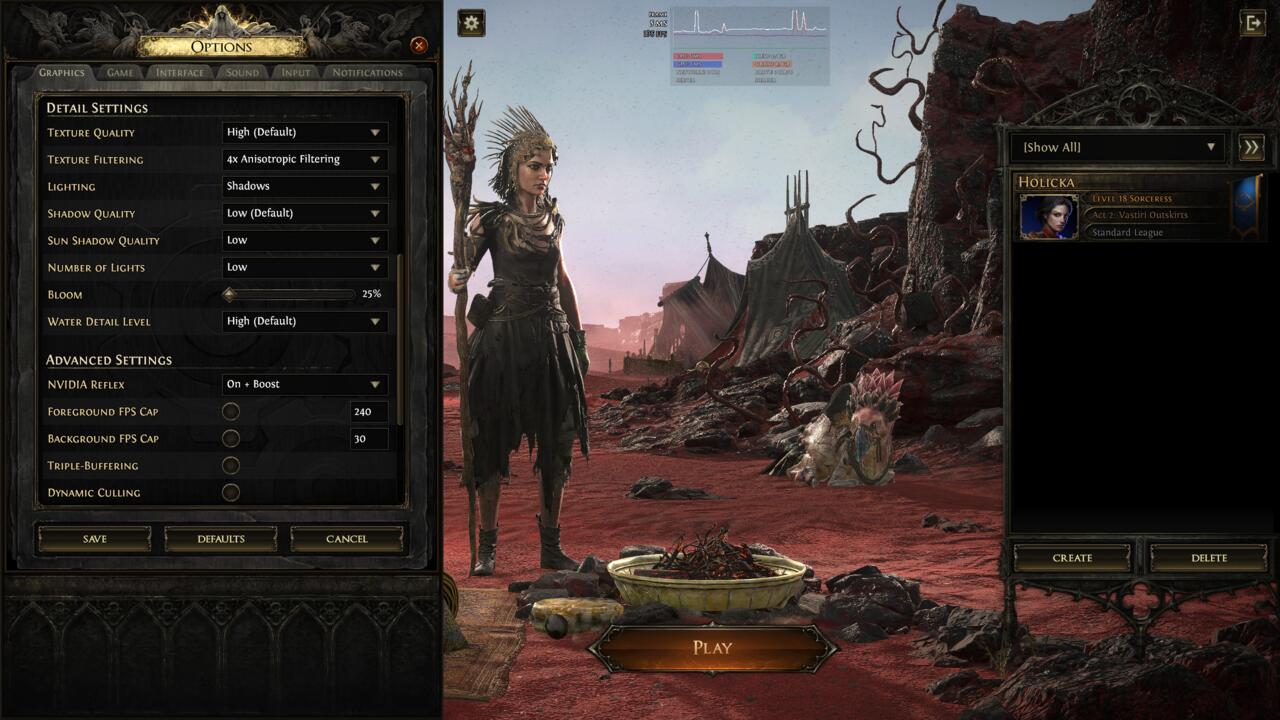The width and height of the screenshot is (1280, 720).
Task: Select the Sound tab
Action: pyautogui.click(x=242, y=72)
